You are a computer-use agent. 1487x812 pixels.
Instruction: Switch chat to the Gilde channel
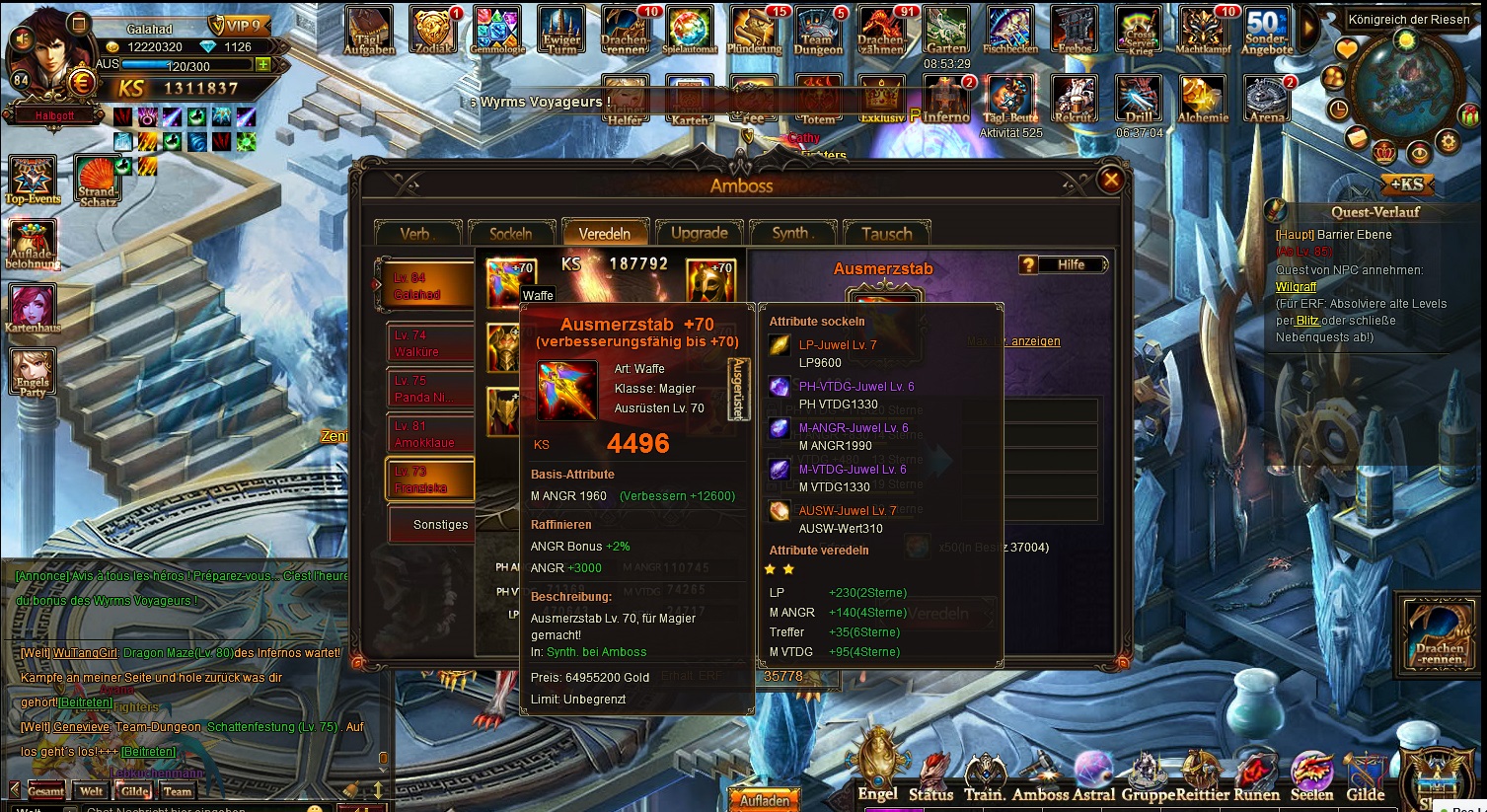[x=134, y=791]
